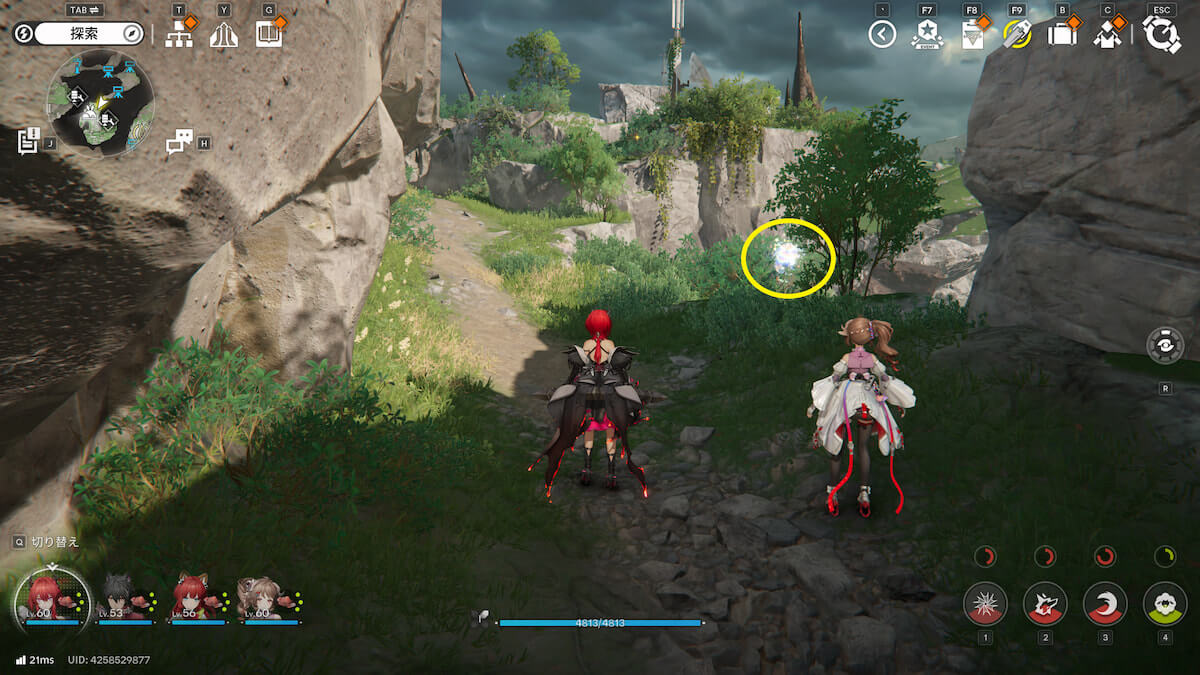This screenshot has height=675, width=1200.
Task: Activate the white spiky burst skill
Action: 985,604
